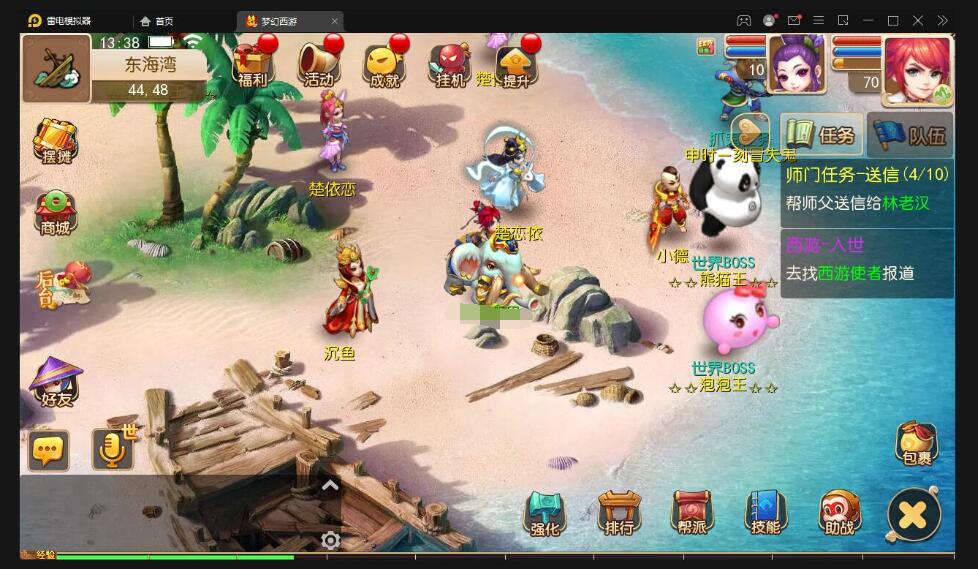
Task: Select the 师门任务-送信 quest entry
Action: (x=866, y=189)
